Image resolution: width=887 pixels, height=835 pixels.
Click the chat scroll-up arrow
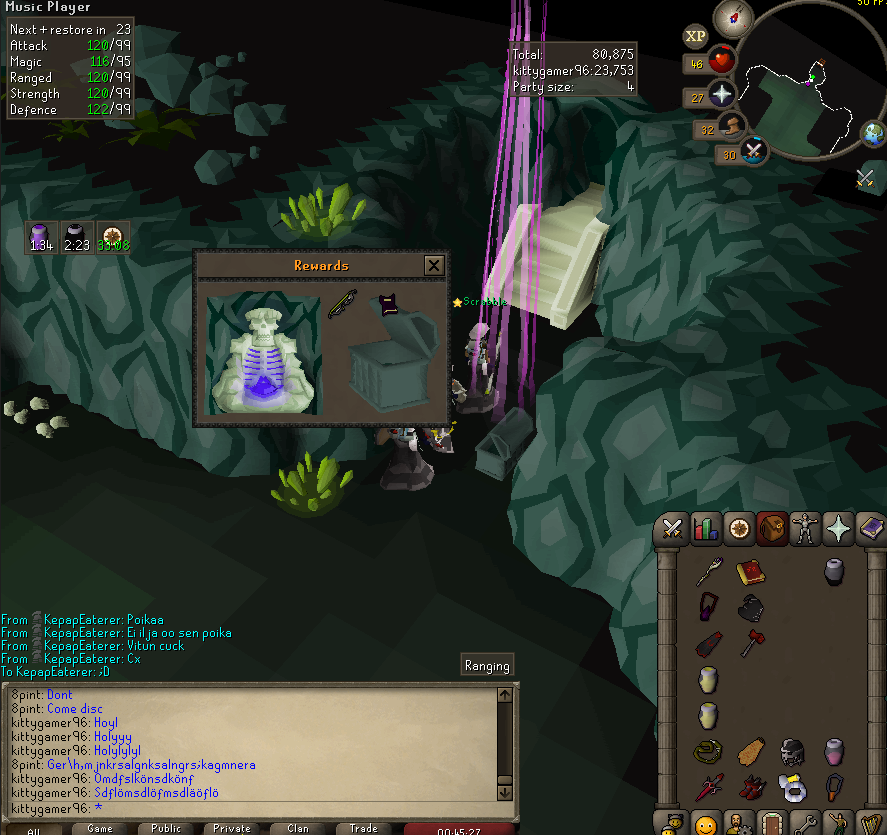[506, 695]
